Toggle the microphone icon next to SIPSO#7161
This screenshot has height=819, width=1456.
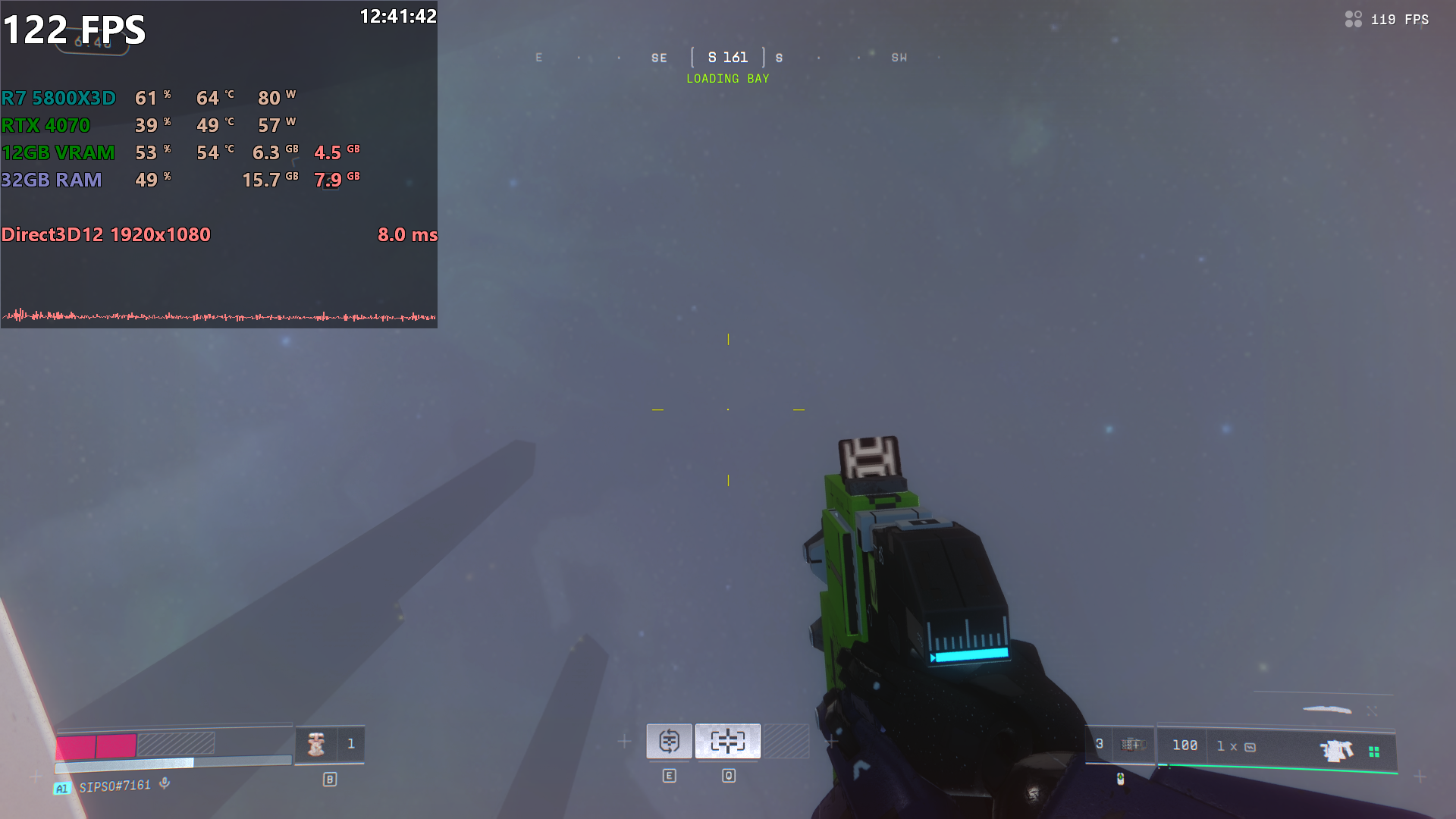[x=165, y=783]
